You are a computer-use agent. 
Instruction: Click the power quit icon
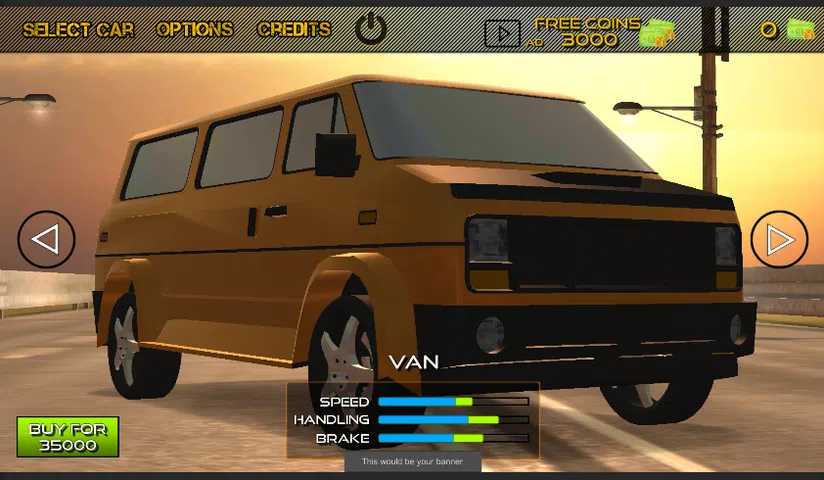(371, 29)
